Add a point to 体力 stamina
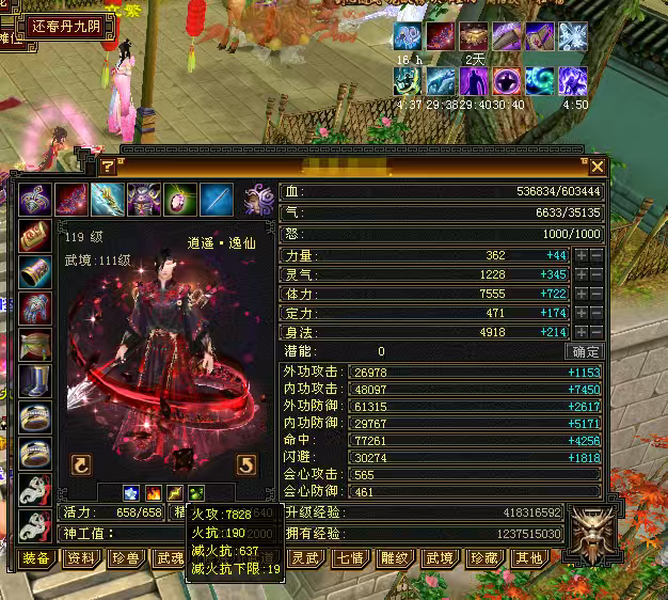 [581, 294]
